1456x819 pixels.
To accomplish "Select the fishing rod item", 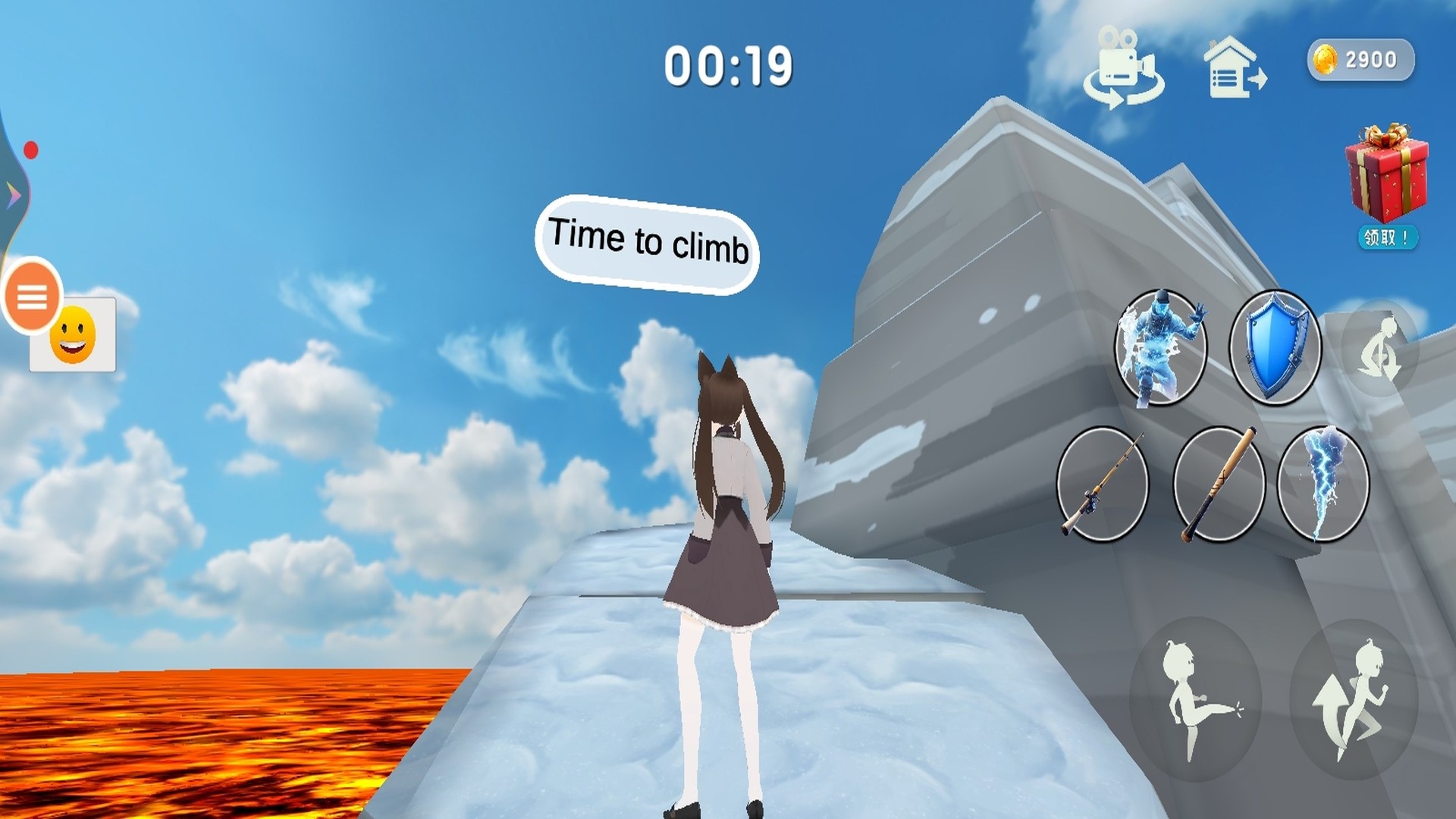I will (1102, 484).
